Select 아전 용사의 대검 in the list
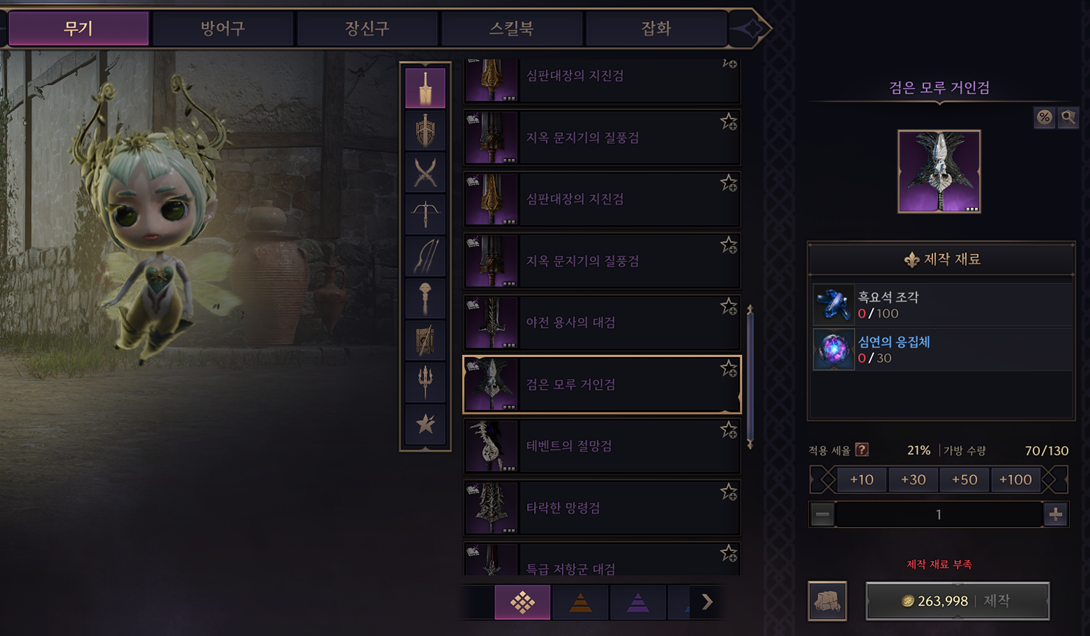1090x636 pixels. pos(600,323)
